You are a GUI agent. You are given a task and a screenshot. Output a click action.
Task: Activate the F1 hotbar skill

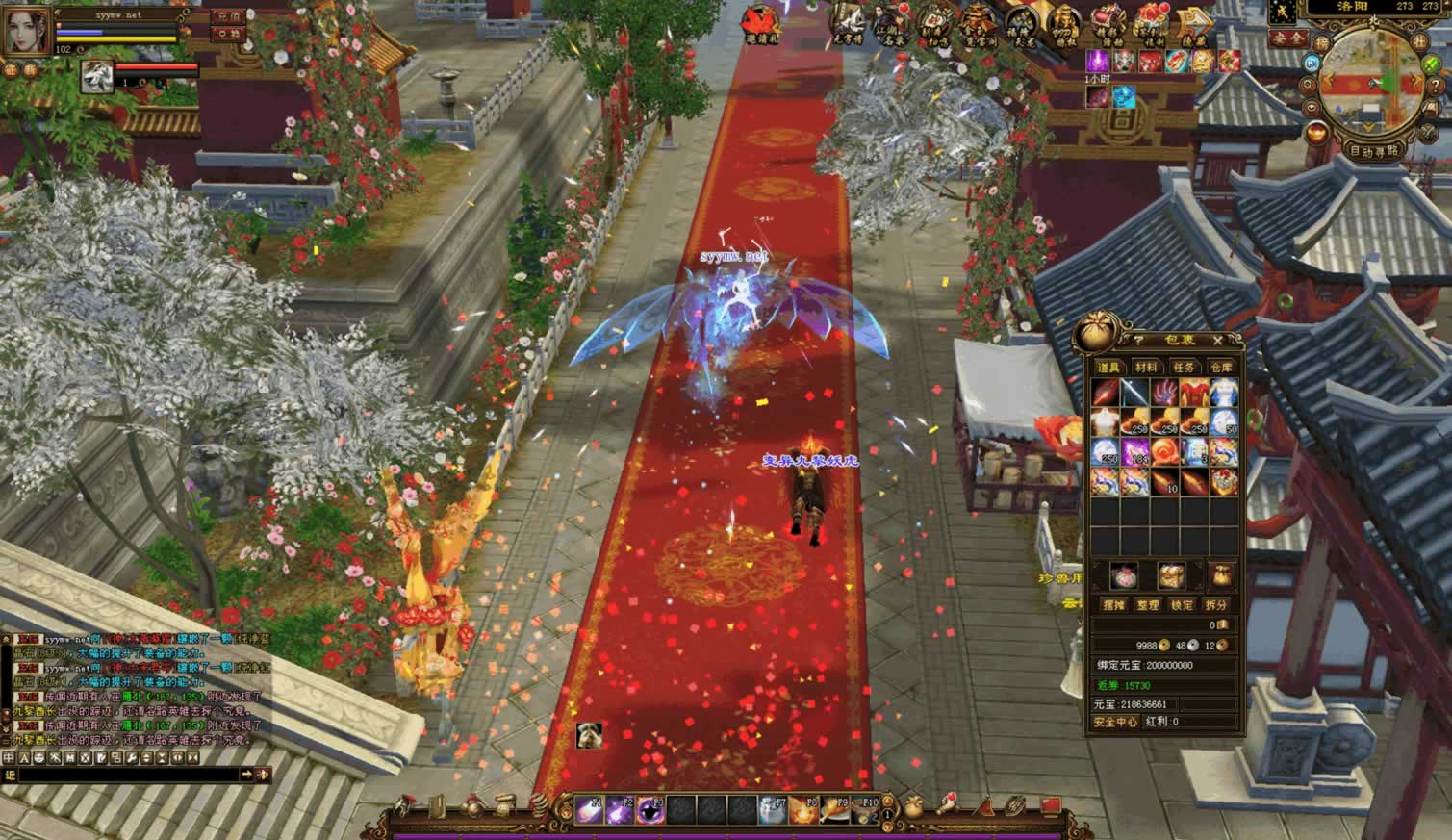pyautogui.click(x=589, y=811)
